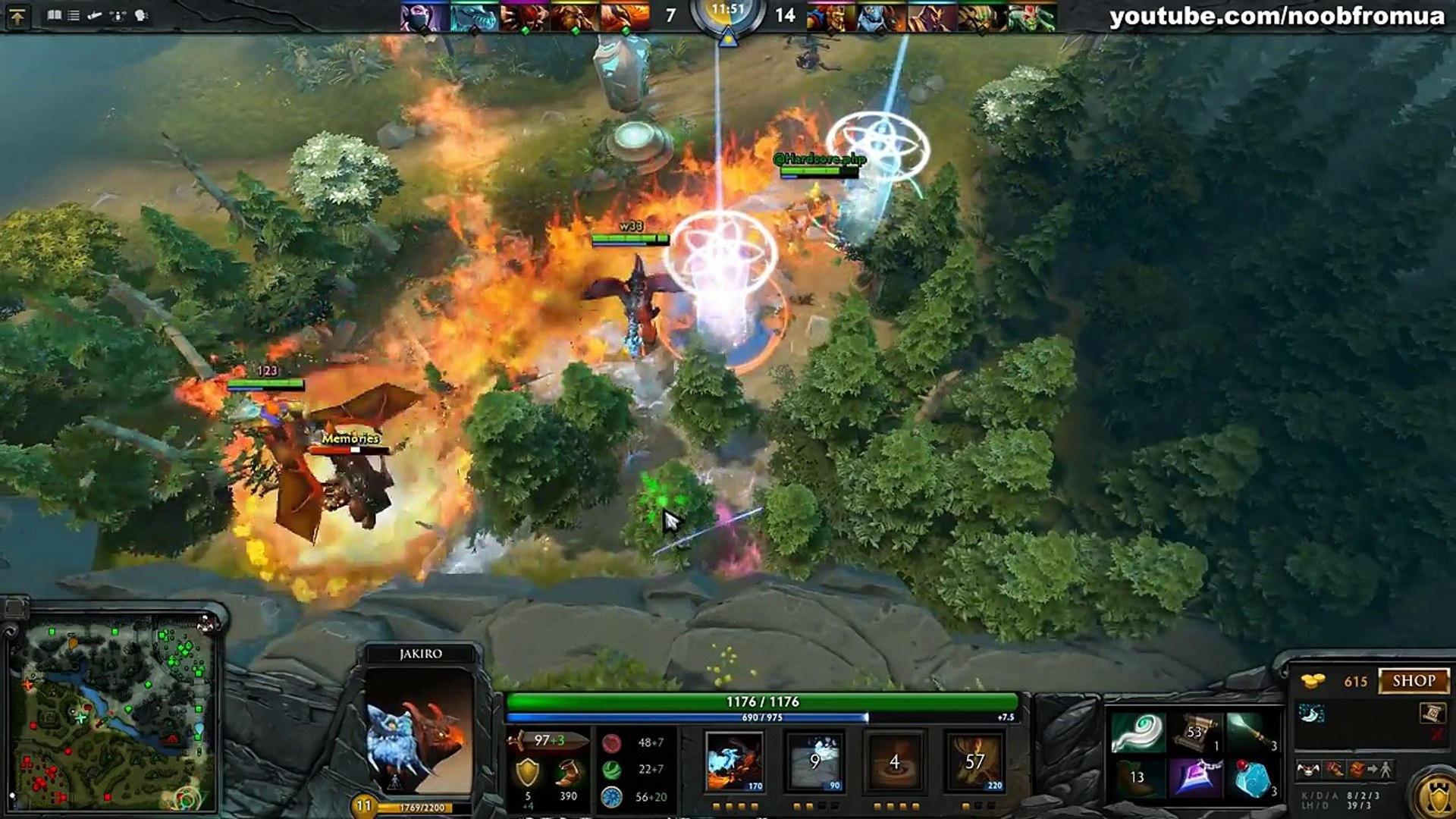Screen dimensions: 1456x819
Task: Use the Eul's Scepter item slot
Action: pos(1138,733)
